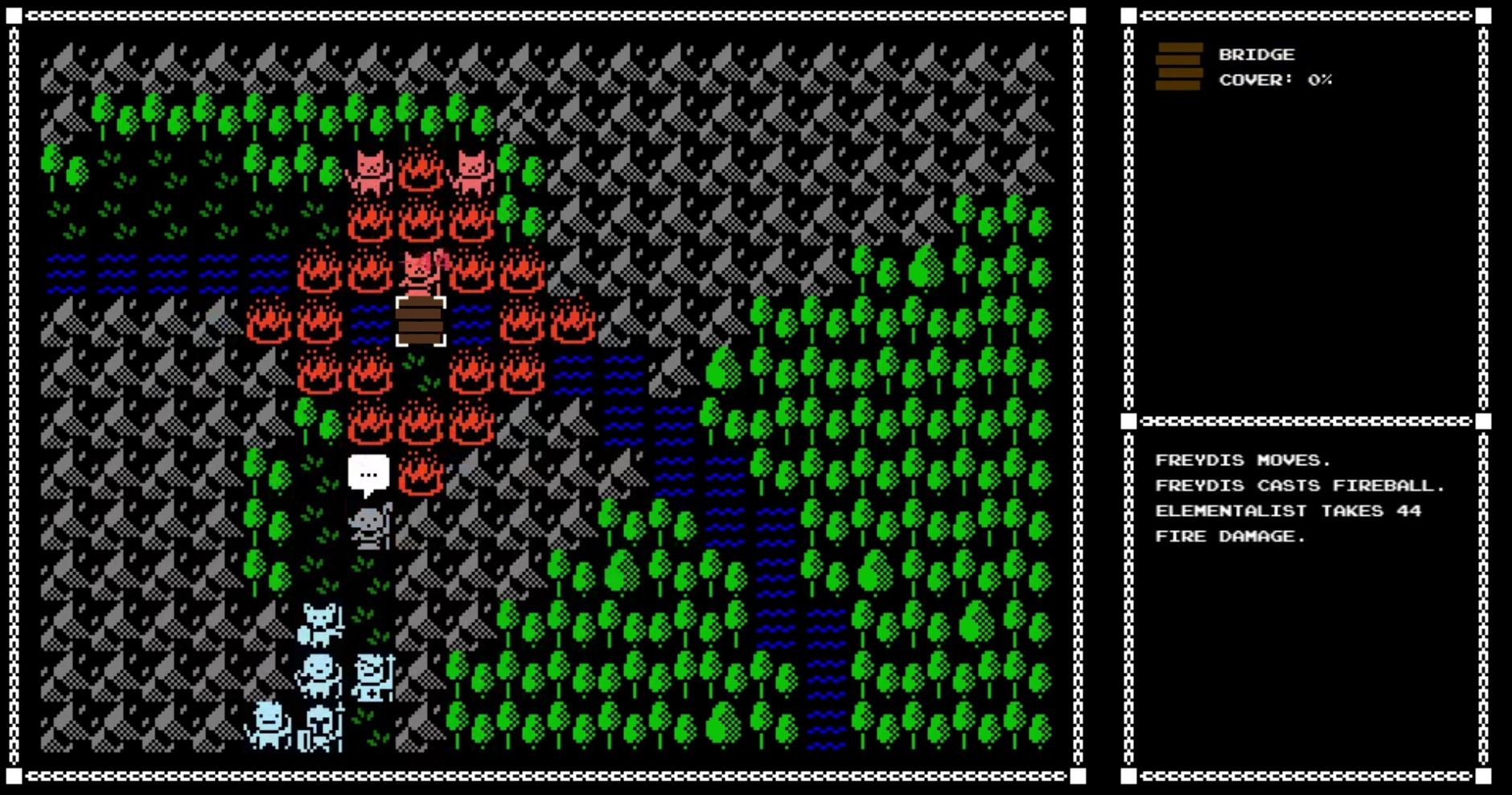Screen dimensions: 1512x795
Task: Click the FREYDIS MOVES log entry
Action: pos(1242,459)
